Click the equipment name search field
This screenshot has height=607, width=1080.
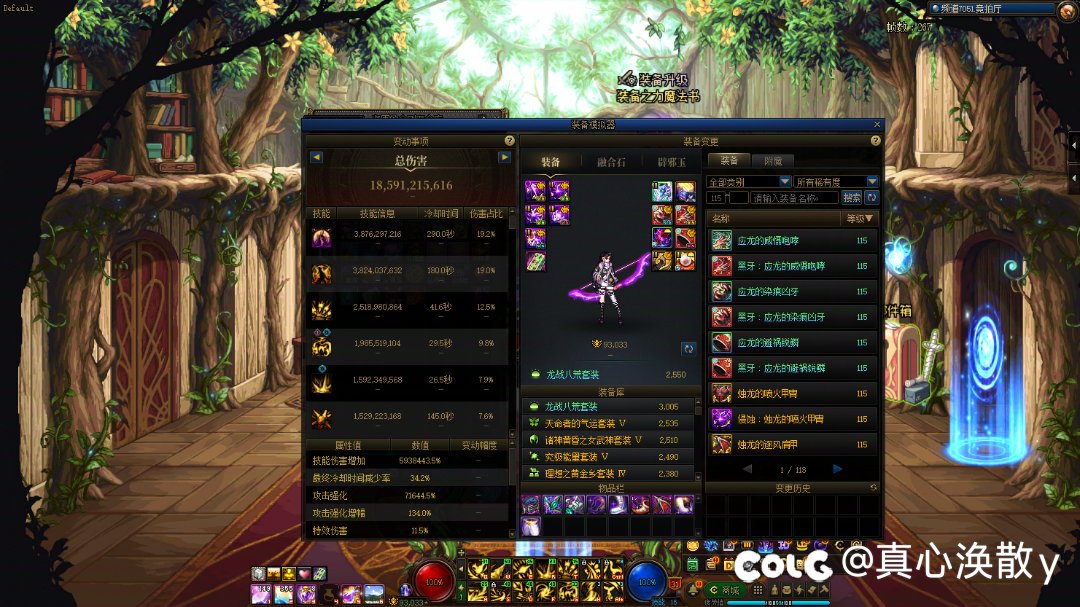click(795, 198)
